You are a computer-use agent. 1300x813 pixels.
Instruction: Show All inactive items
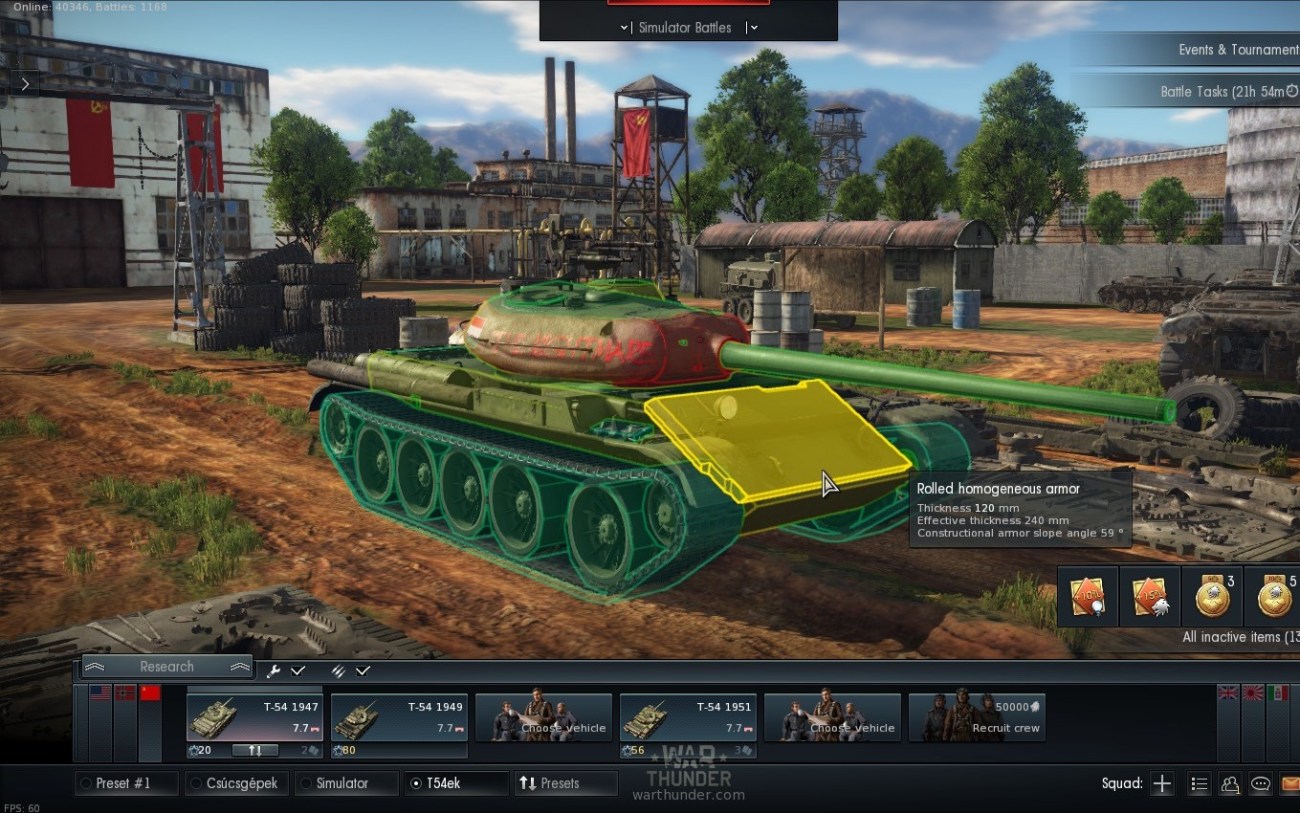(x=1240, y=637)
